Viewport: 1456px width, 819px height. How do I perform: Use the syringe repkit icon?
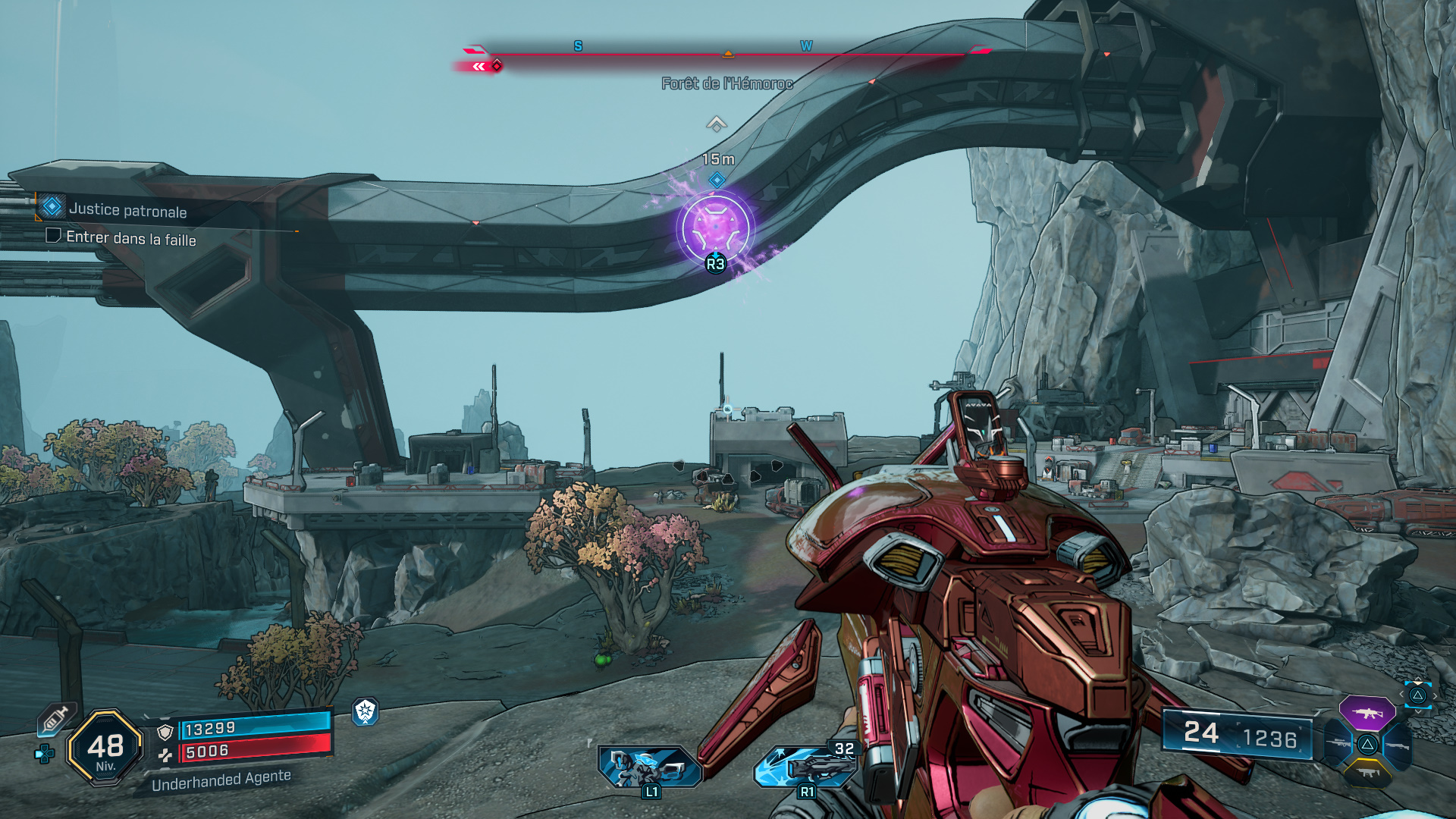(x=56, y=718)
